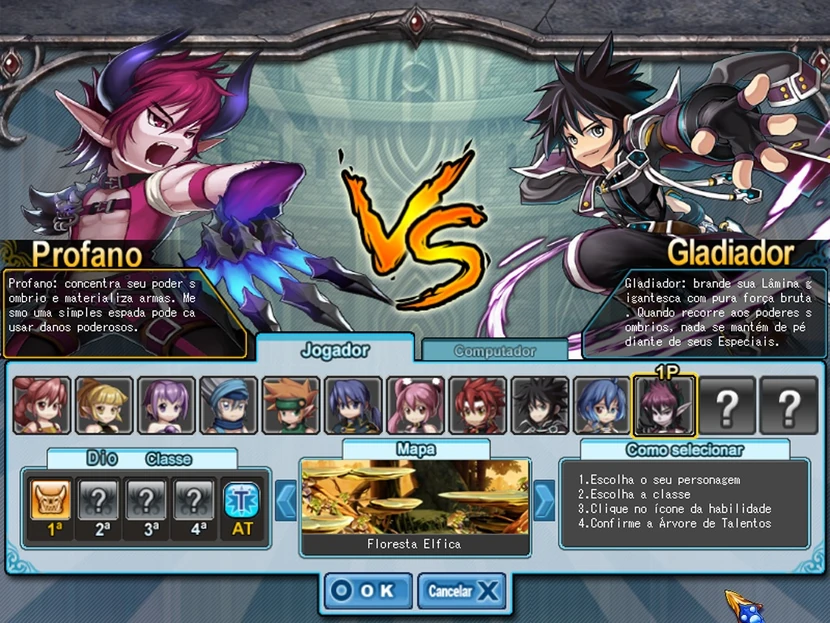This screenshot has height=623, width=830.
Task: Confirm the selection with the OK button
Action: [366, 590]
